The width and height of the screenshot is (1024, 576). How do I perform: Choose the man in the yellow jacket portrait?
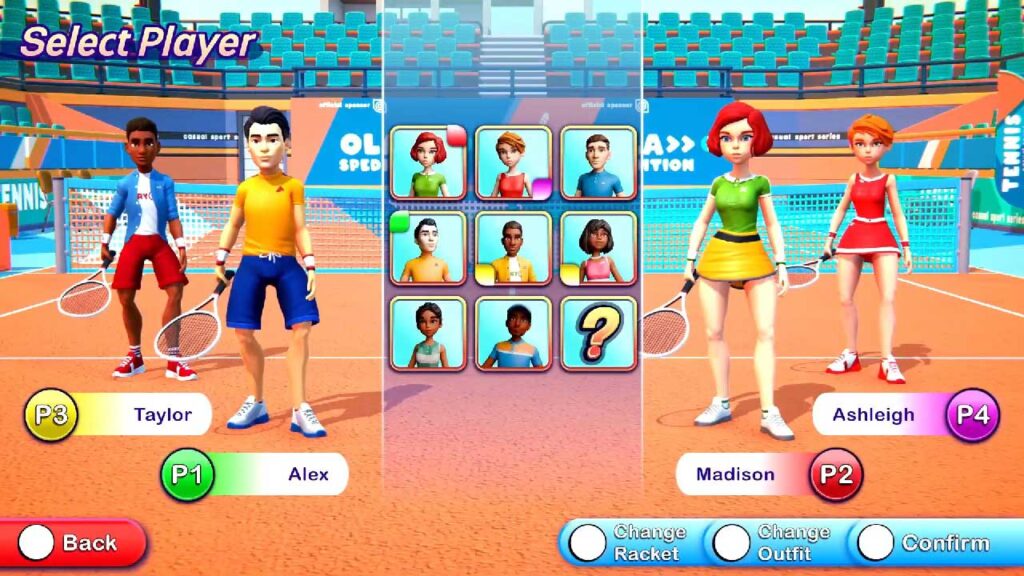point(513,248)
